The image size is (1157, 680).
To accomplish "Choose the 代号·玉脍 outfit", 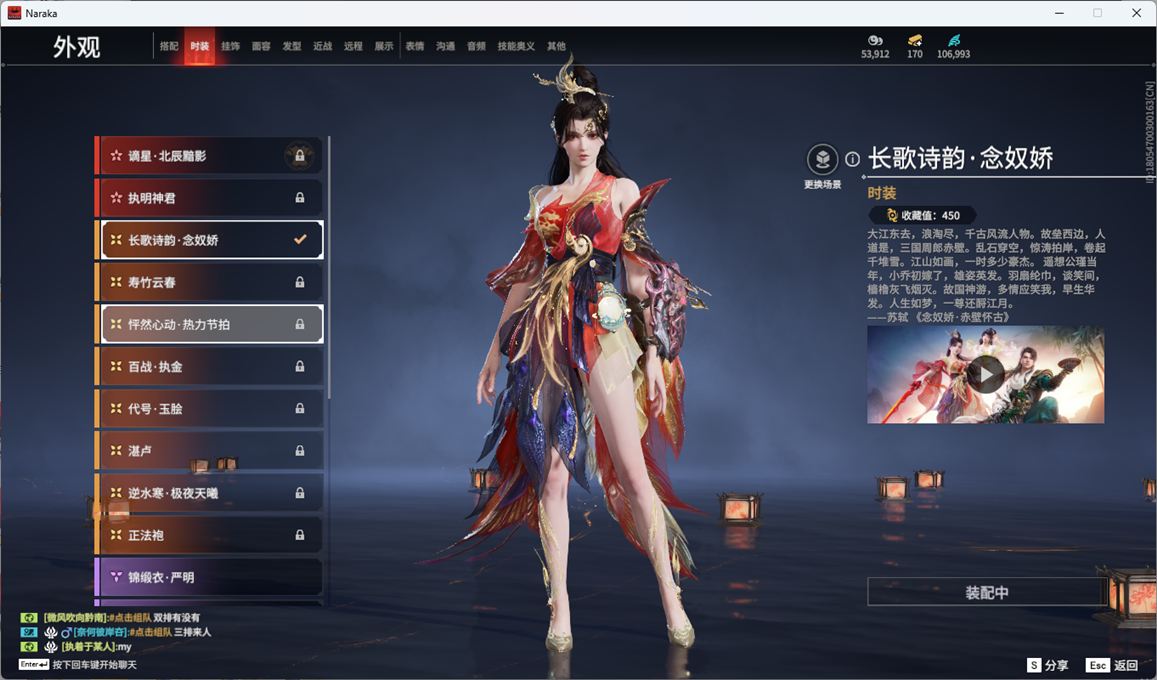I will pyautogui.click(x=210, y=409).
